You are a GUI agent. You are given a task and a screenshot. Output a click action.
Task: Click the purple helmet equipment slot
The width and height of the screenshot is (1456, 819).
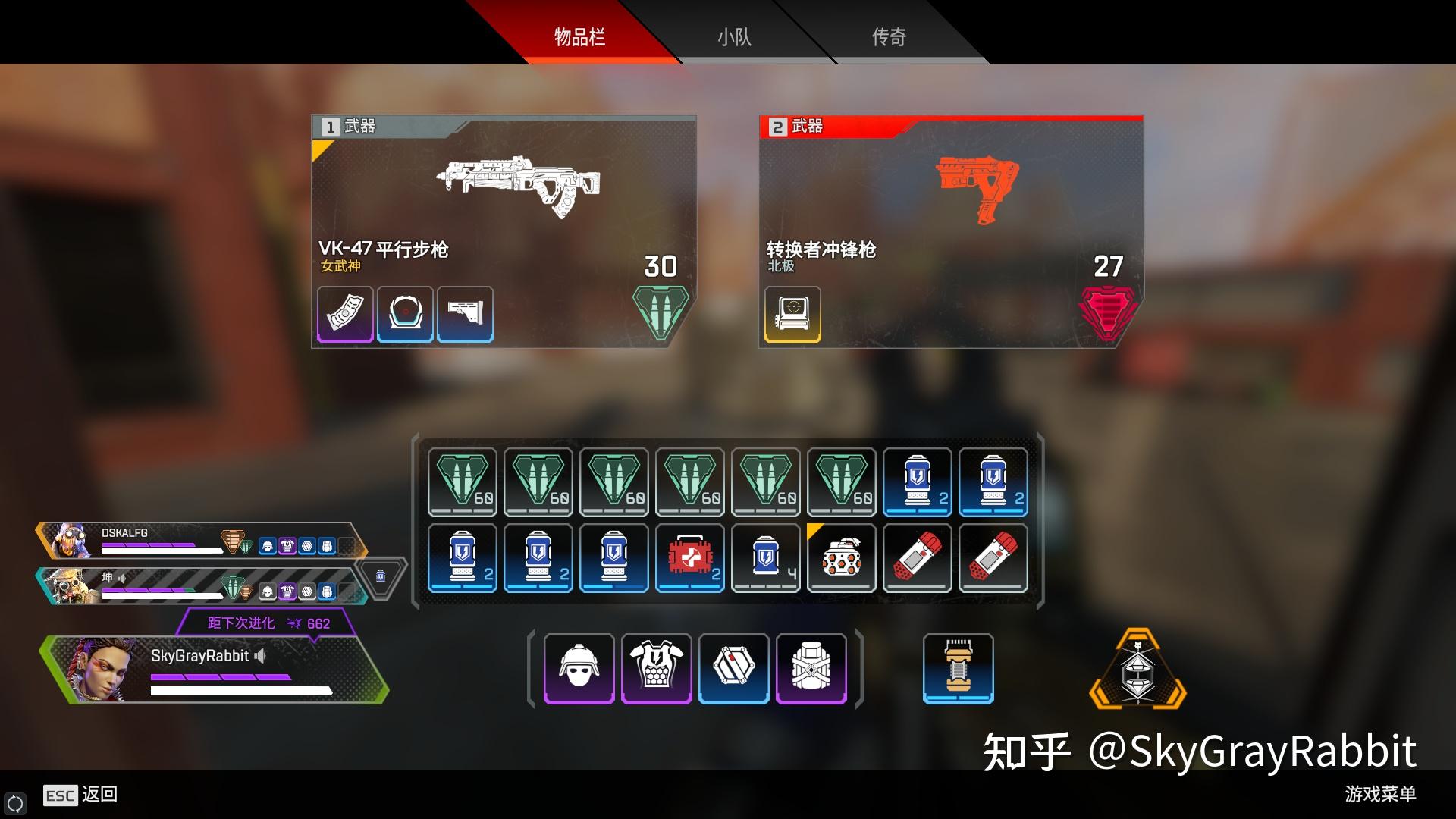(579, 669)
